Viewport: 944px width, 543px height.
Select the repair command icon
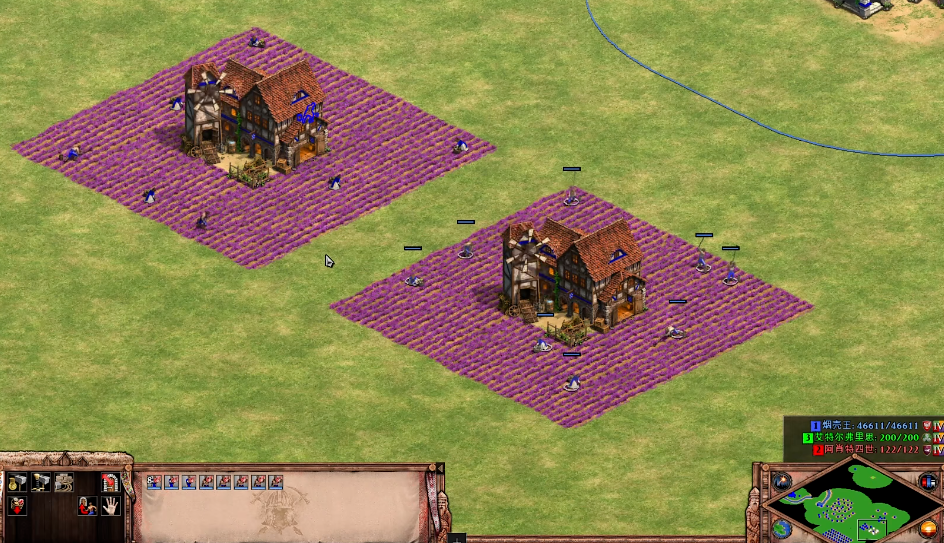(64, 482)
